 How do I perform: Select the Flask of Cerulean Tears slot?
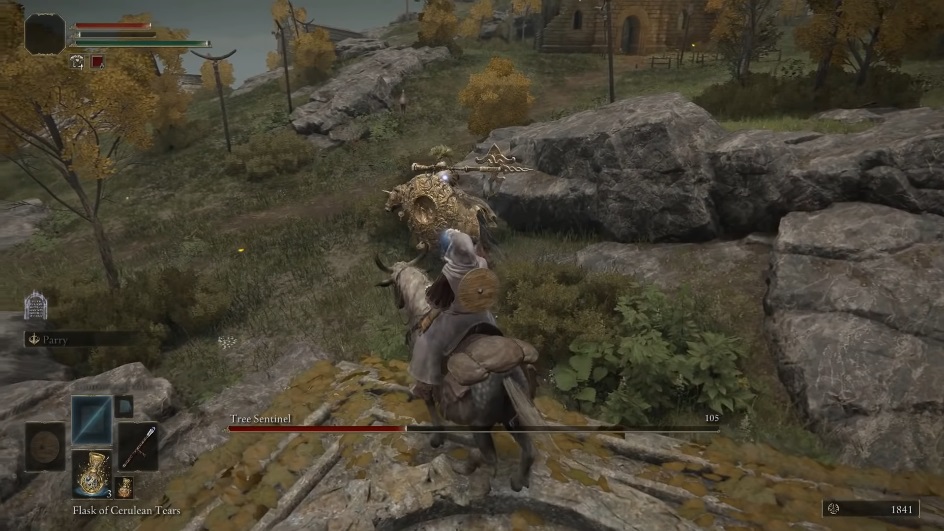(91, 473)
